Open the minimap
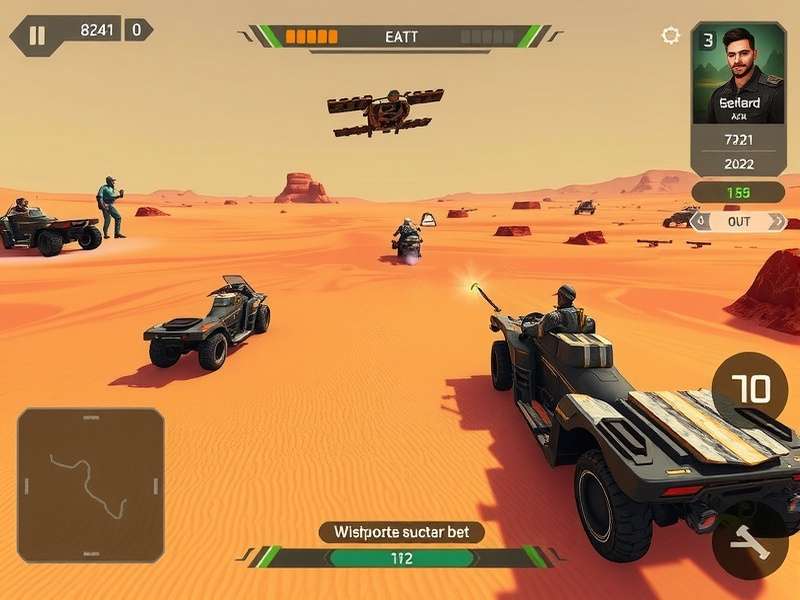This screenshot has height=600, width=800. coord(91,484)
